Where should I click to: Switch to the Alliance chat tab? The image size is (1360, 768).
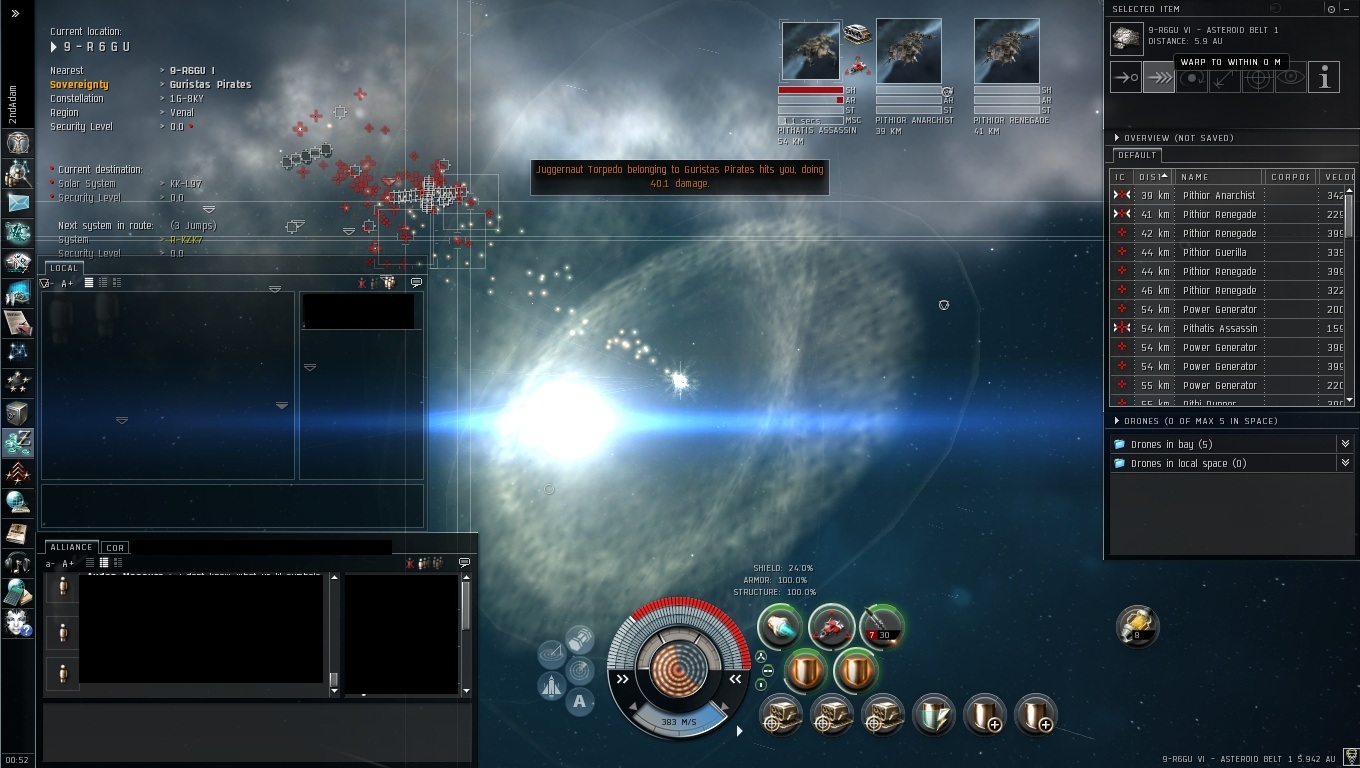(71, 548)
